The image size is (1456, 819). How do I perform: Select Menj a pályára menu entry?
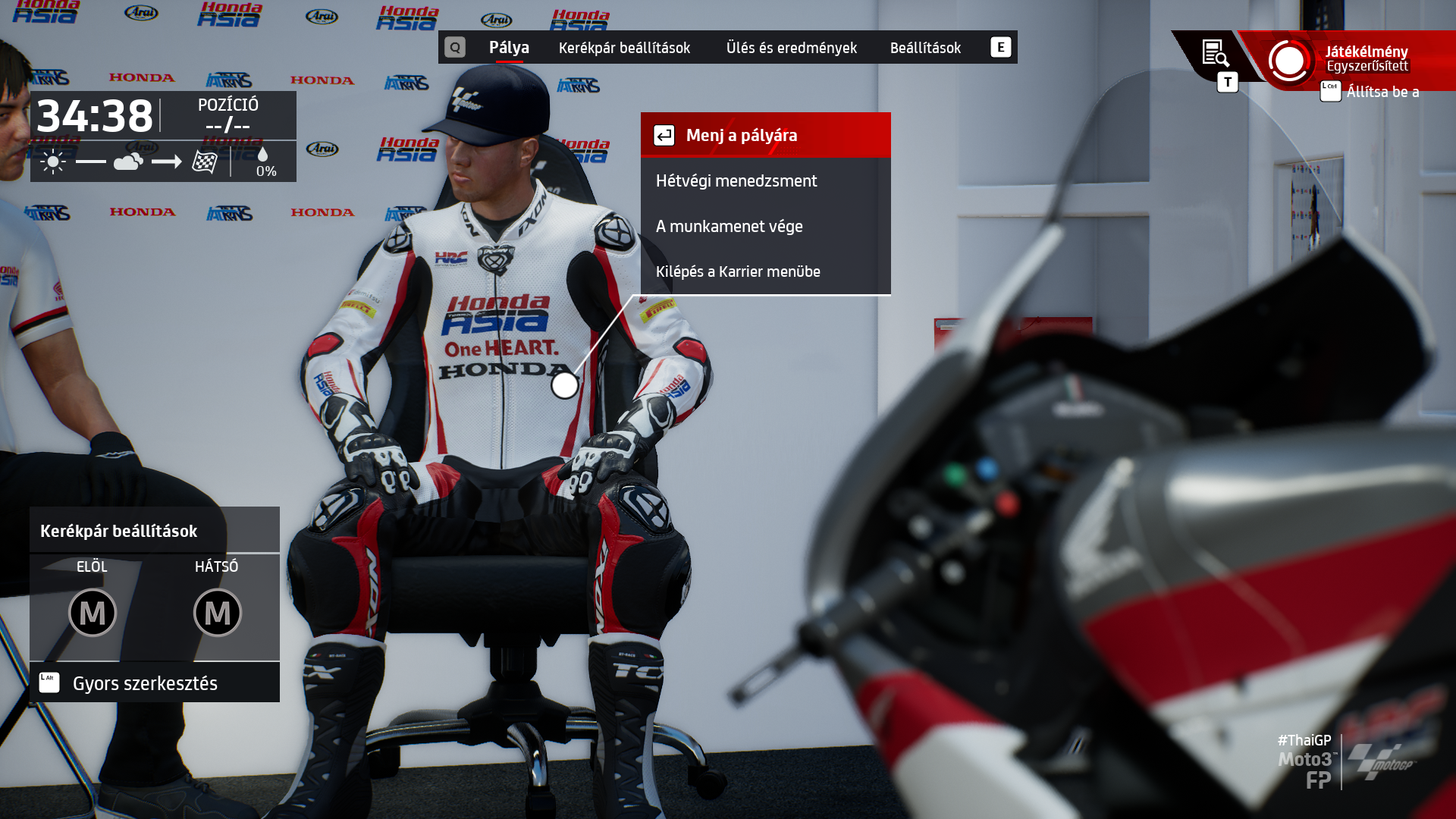click(765, 135)
